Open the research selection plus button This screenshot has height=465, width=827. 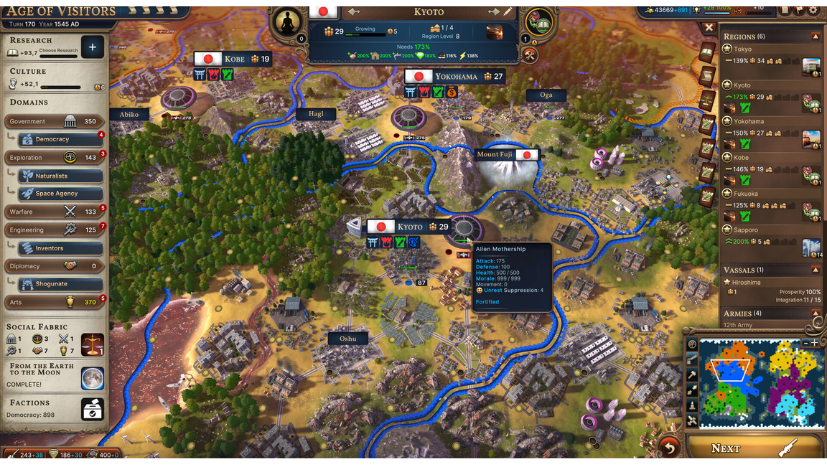coord(93,47)
